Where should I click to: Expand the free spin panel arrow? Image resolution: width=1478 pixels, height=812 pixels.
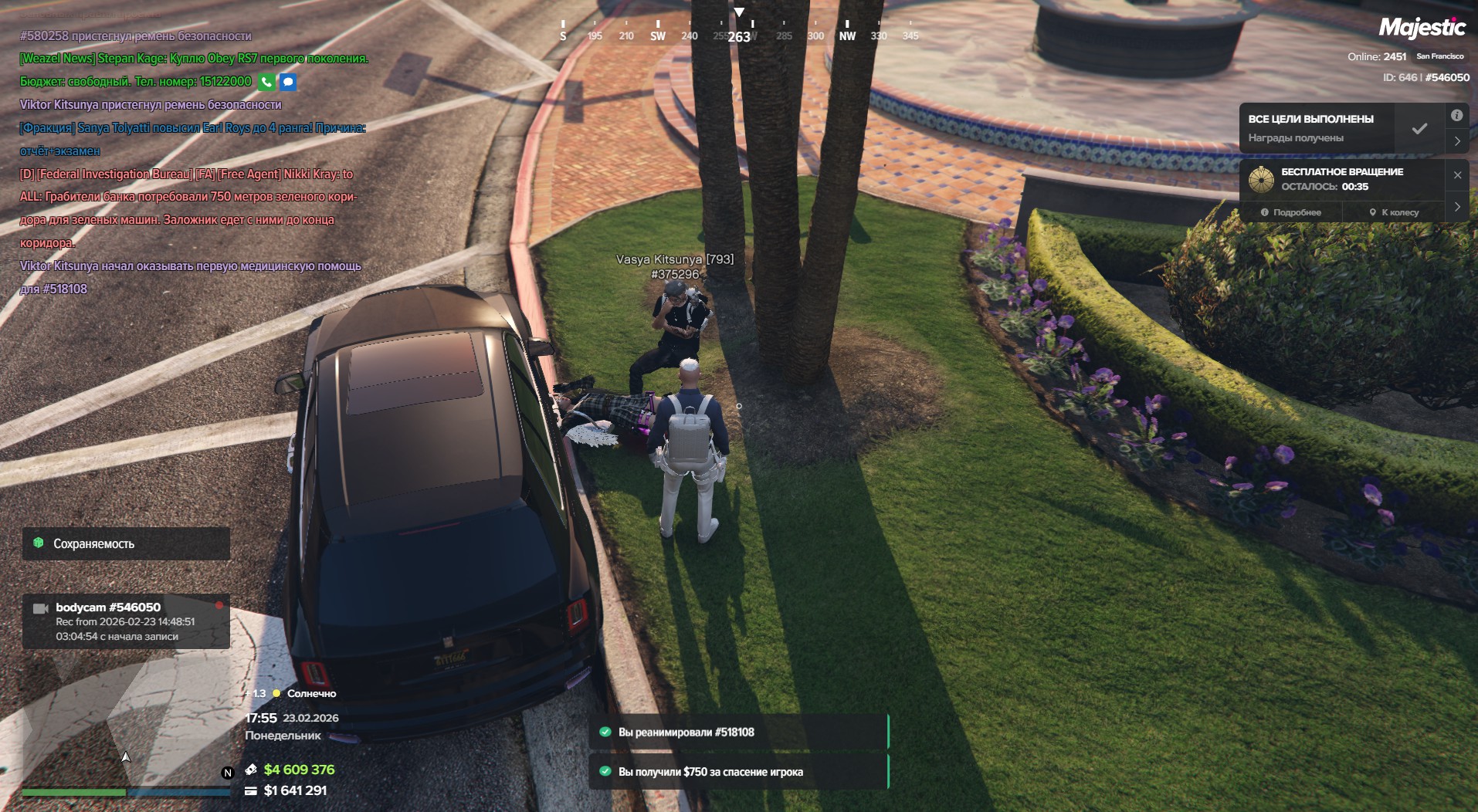tap(1457, 207)
